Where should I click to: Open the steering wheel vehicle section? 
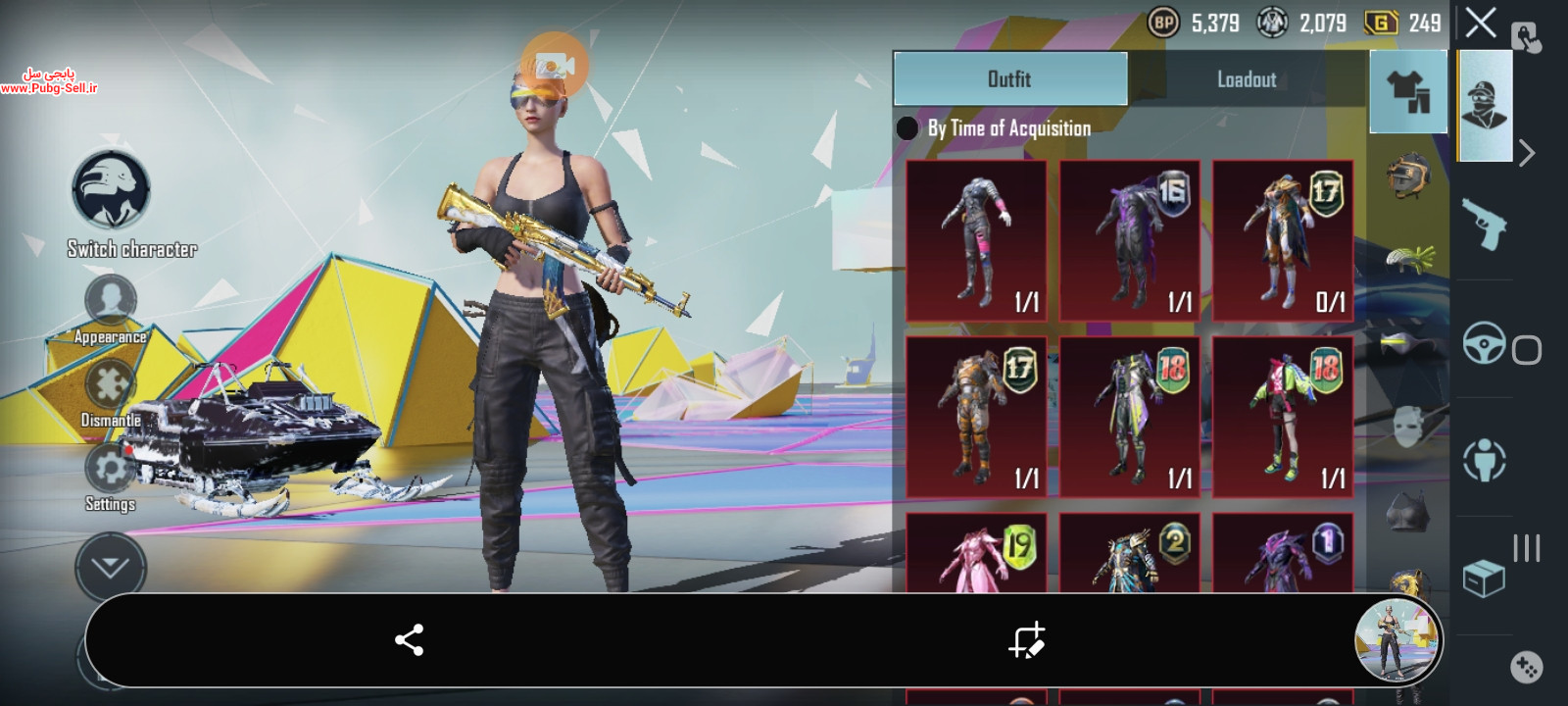pyautogui.click(x=1483, y=343)
